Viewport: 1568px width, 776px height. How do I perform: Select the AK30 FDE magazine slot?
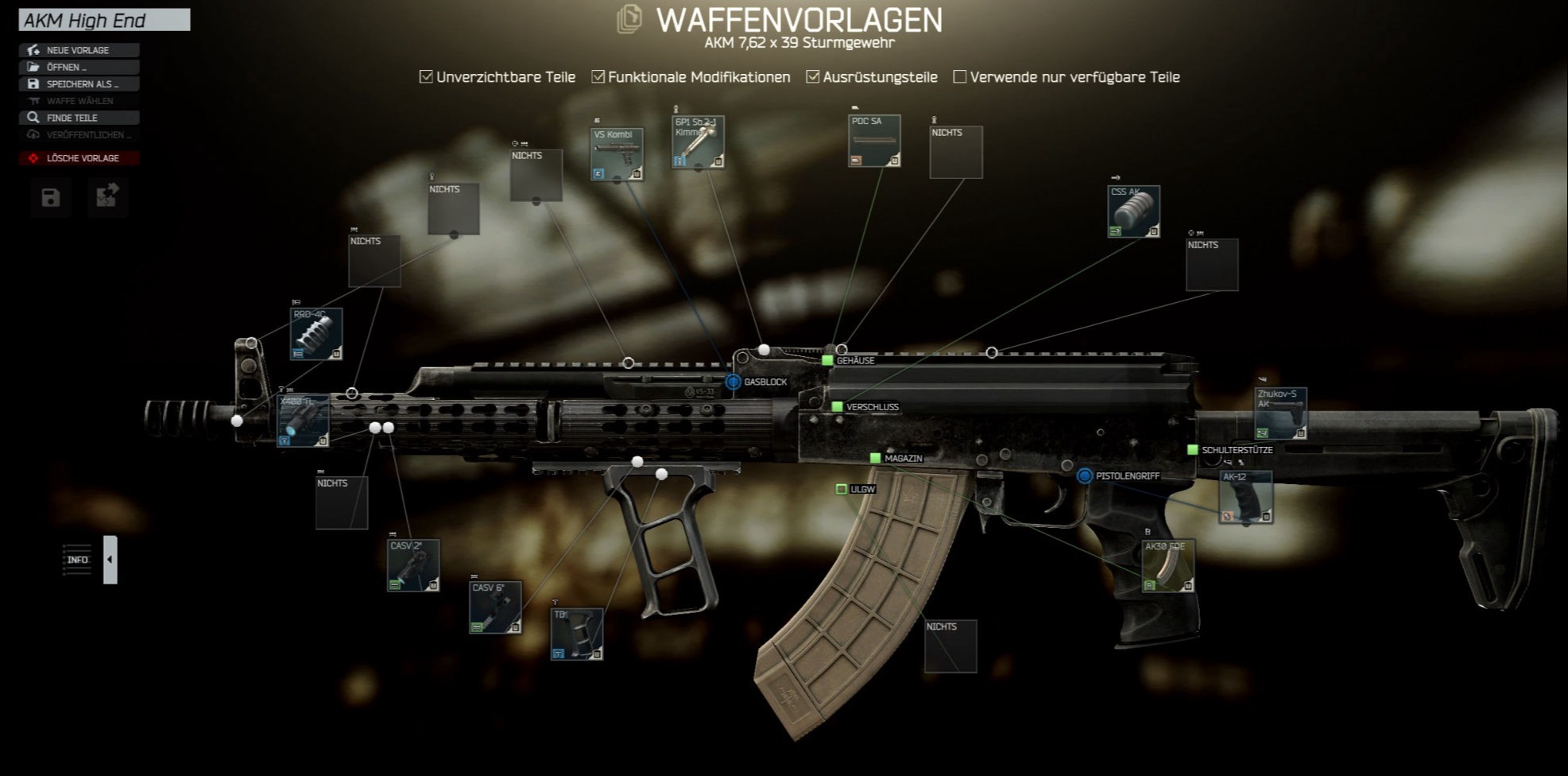(1167, 566)
